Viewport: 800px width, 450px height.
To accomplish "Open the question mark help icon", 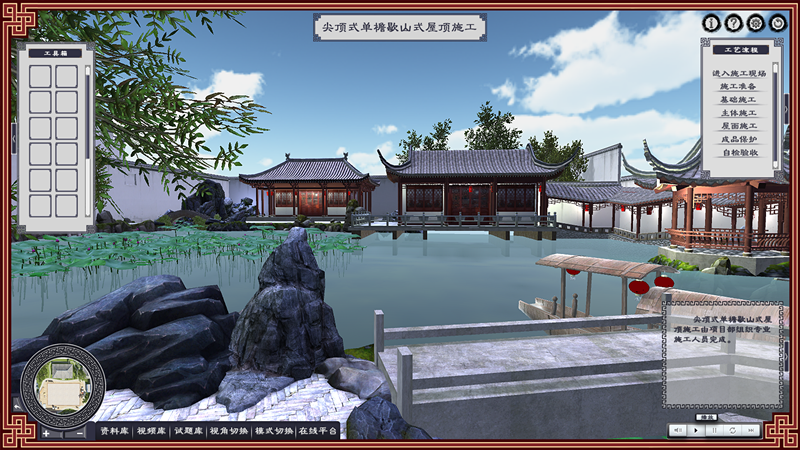I will click(734, 22).
